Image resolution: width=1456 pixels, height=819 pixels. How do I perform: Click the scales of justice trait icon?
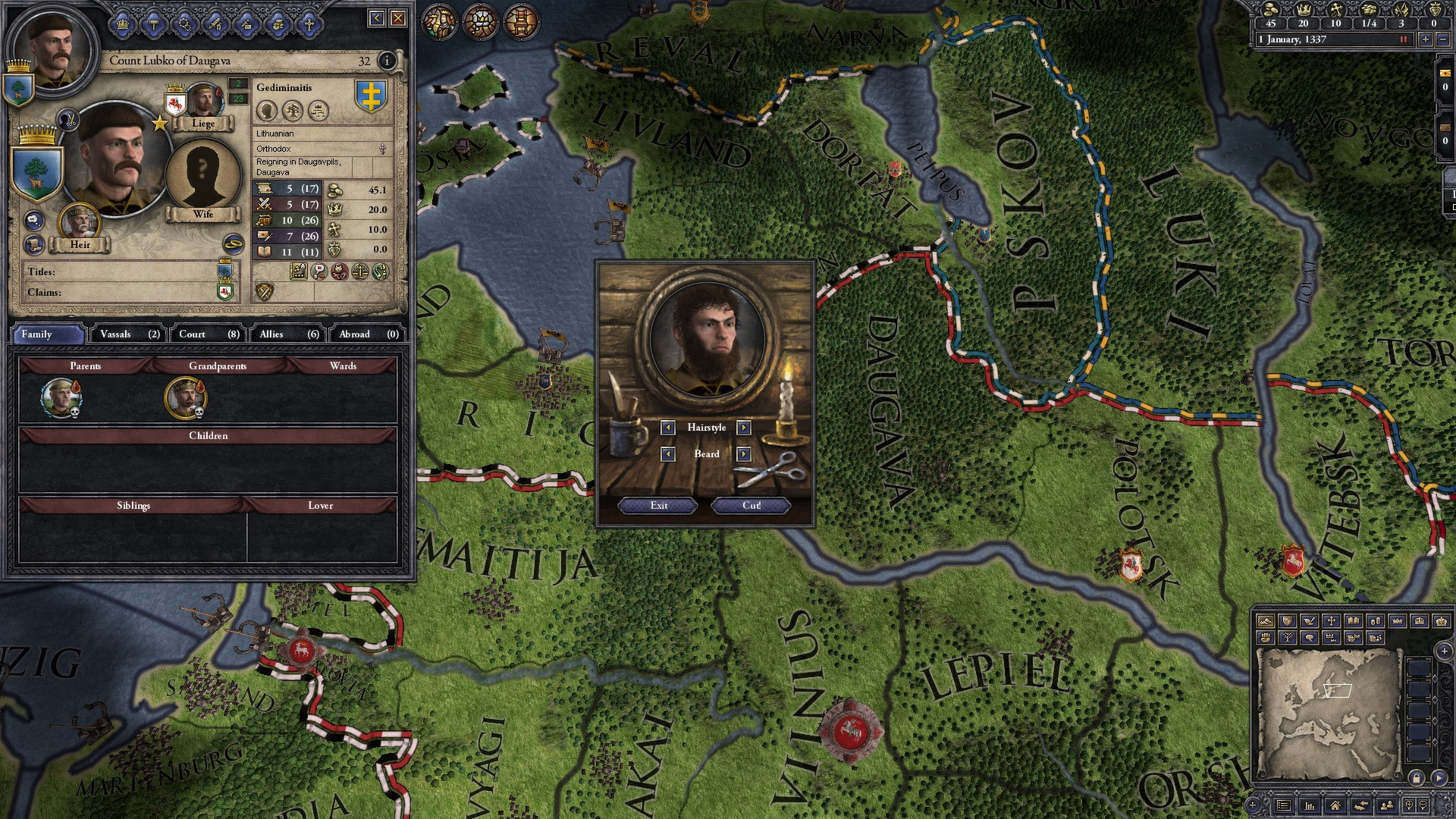(360, 271)
